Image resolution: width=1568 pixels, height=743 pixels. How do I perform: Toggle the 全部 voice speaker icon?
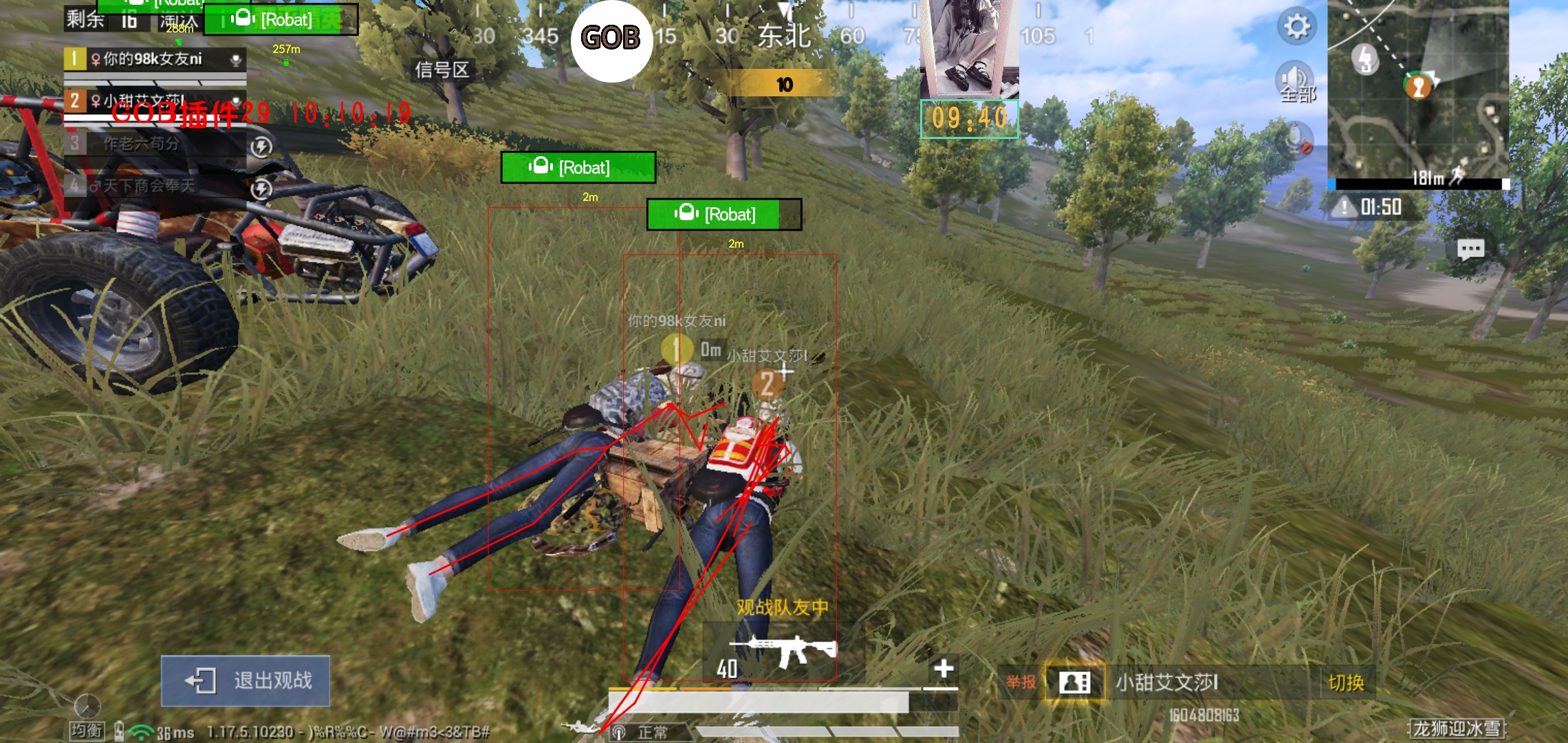click(x=1295, y=81)
